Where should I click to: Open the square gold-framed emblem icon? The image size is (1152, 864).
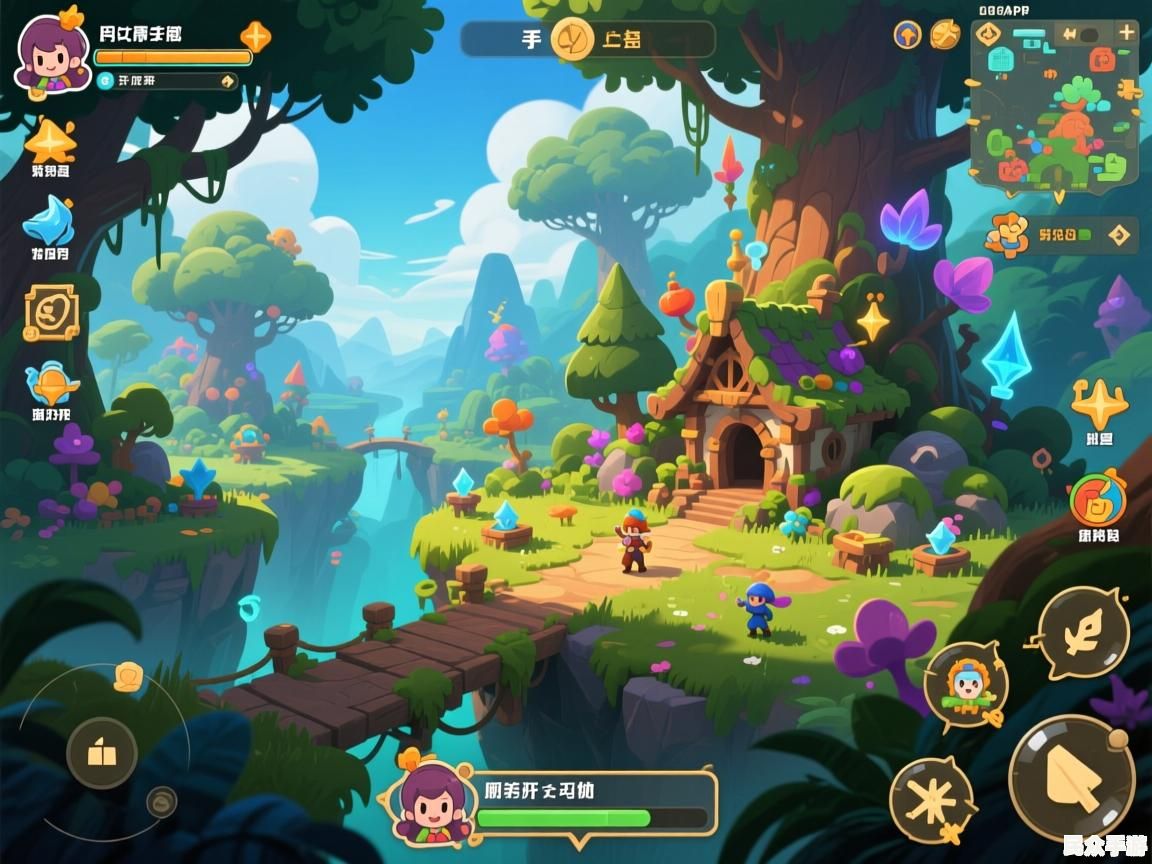tap(51, 312)
